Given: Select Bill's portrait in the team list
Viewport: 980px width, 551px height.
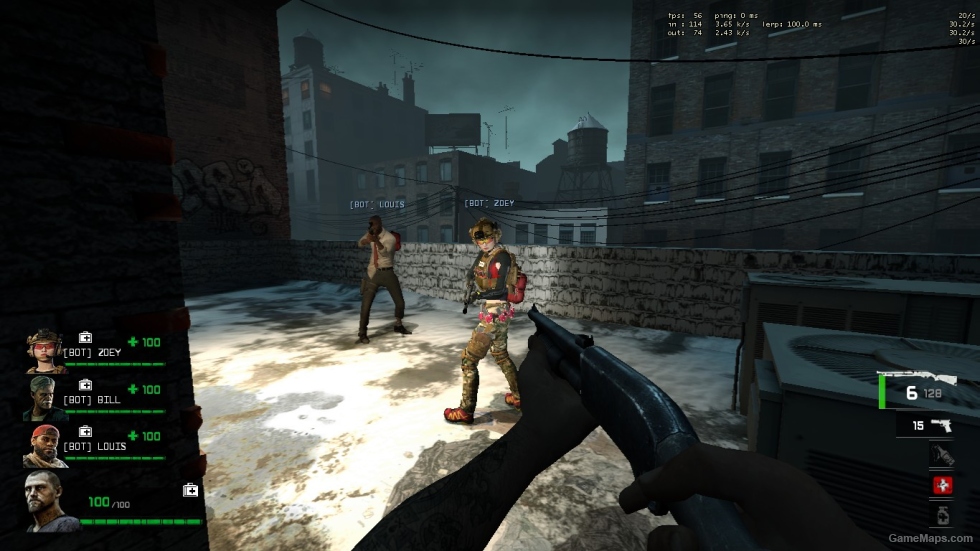Looking at the screenshot, I should point(43,397).
